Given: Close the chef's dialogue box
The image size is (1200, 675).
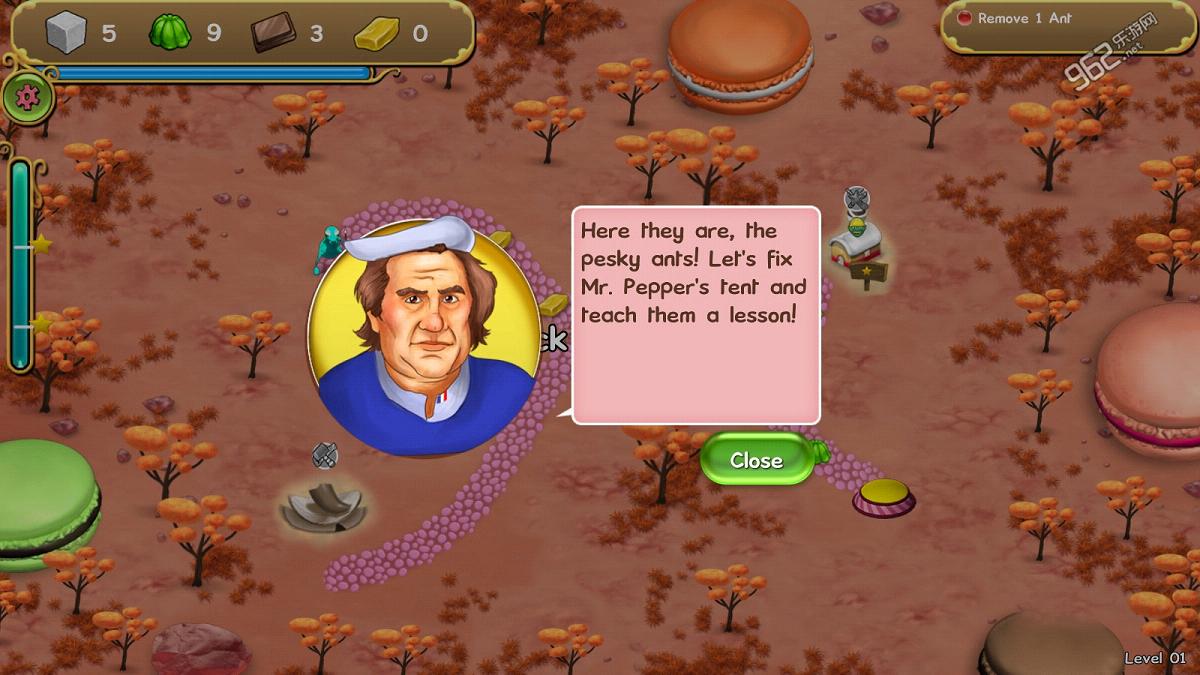Looking at the screenshot, I should 757,460.
